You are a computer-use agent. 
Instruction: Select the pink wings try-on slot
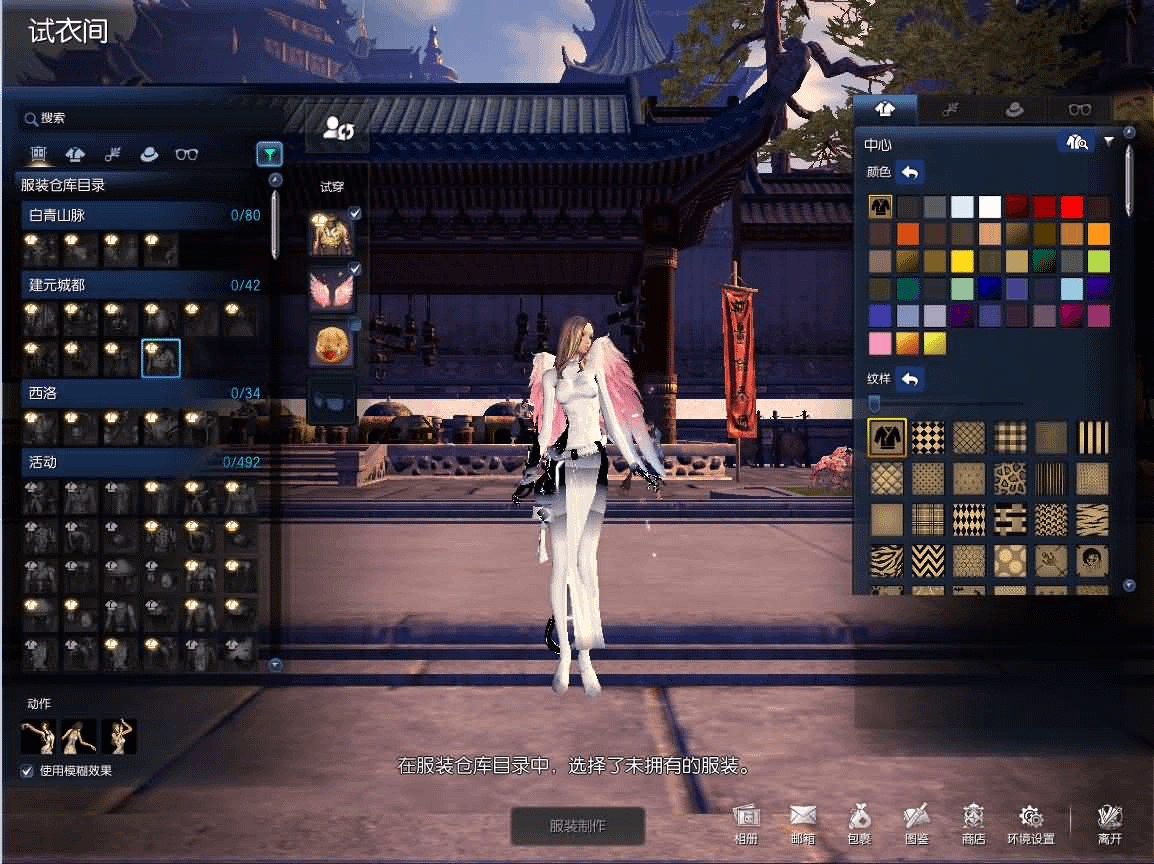pyautogui.click(x=332, y=290)
